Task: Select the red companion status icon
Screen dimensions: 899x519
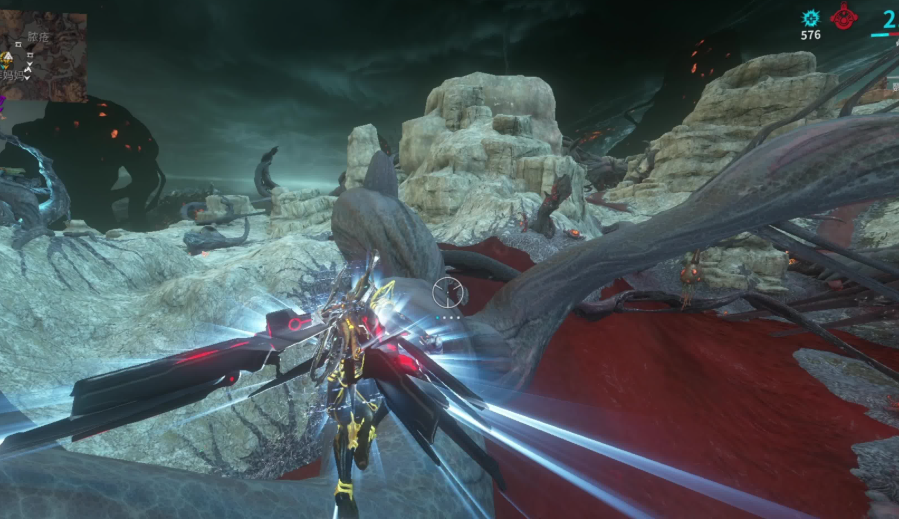Action: [844, 17]
